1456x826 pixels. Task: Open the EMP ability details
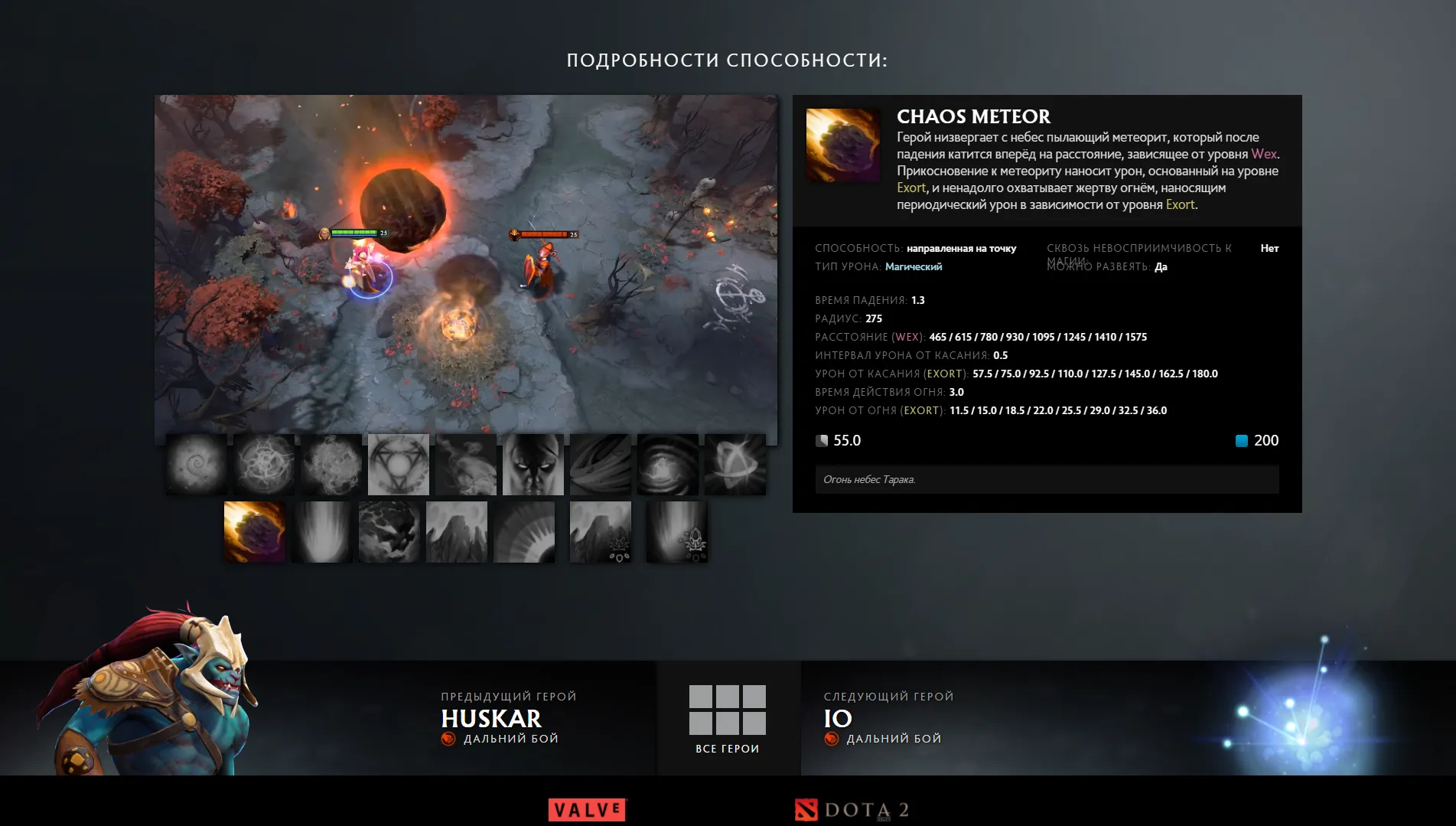click(x=668, y=465)
